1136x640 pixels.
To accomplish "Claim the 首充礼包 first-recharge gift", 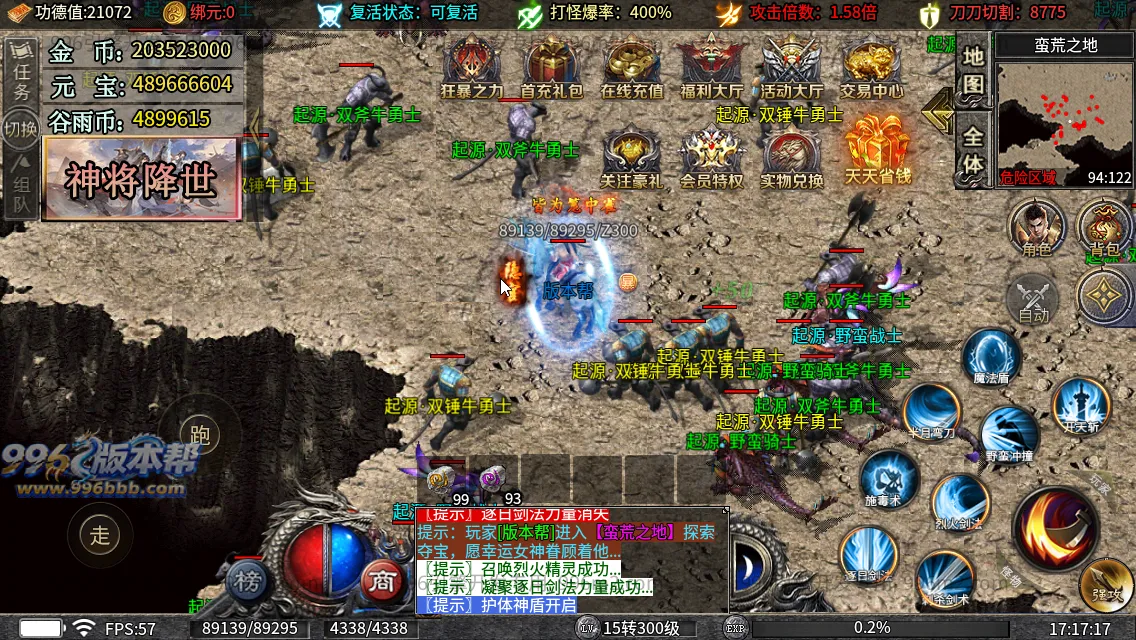I will 551,68.
